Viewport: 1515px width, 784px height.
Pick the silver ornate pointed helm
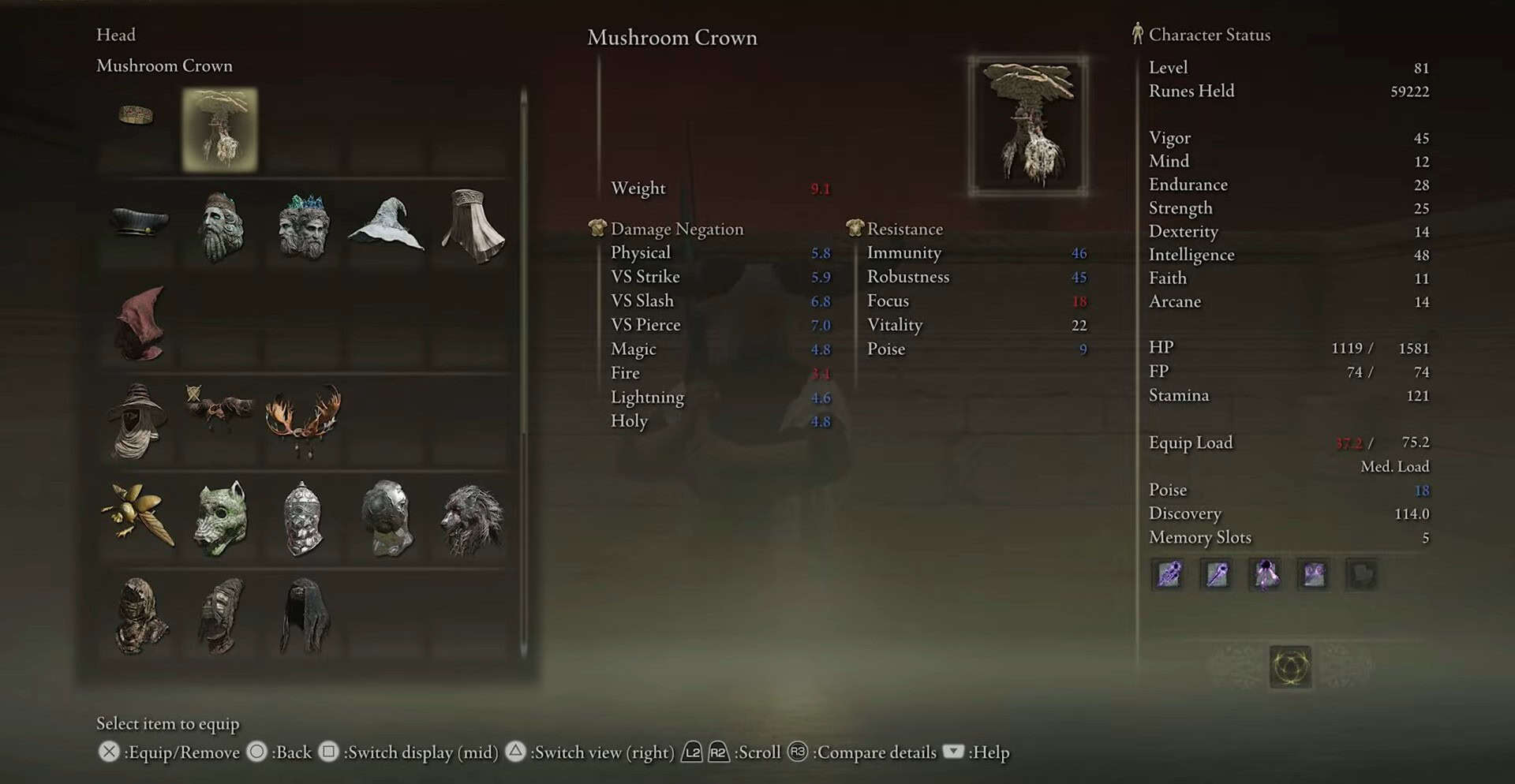[x=304, y=518]
